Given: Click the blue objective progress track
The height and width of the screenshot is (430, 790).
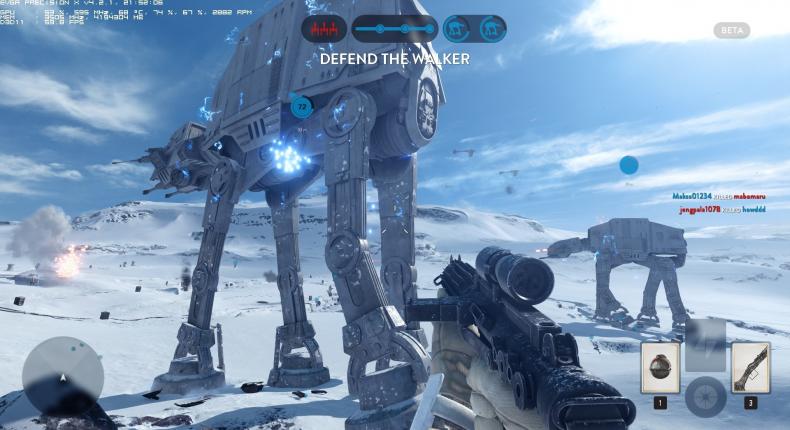Looking at the screenshot, I should (394, 29).
